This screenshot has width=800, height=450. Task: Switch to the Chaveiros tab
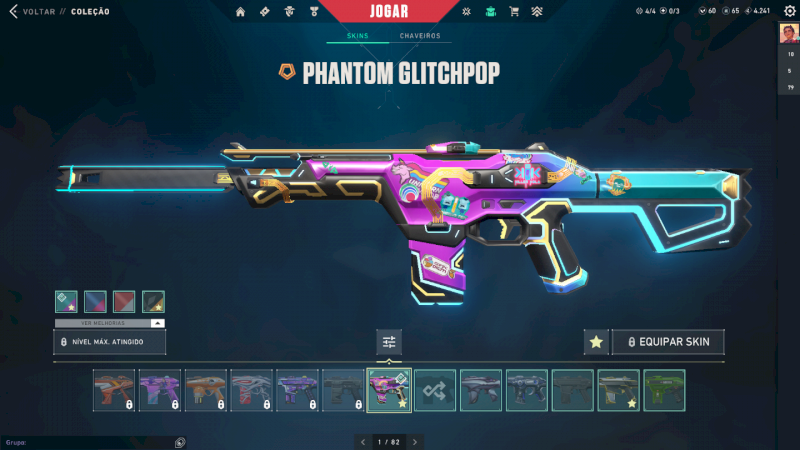420,36
